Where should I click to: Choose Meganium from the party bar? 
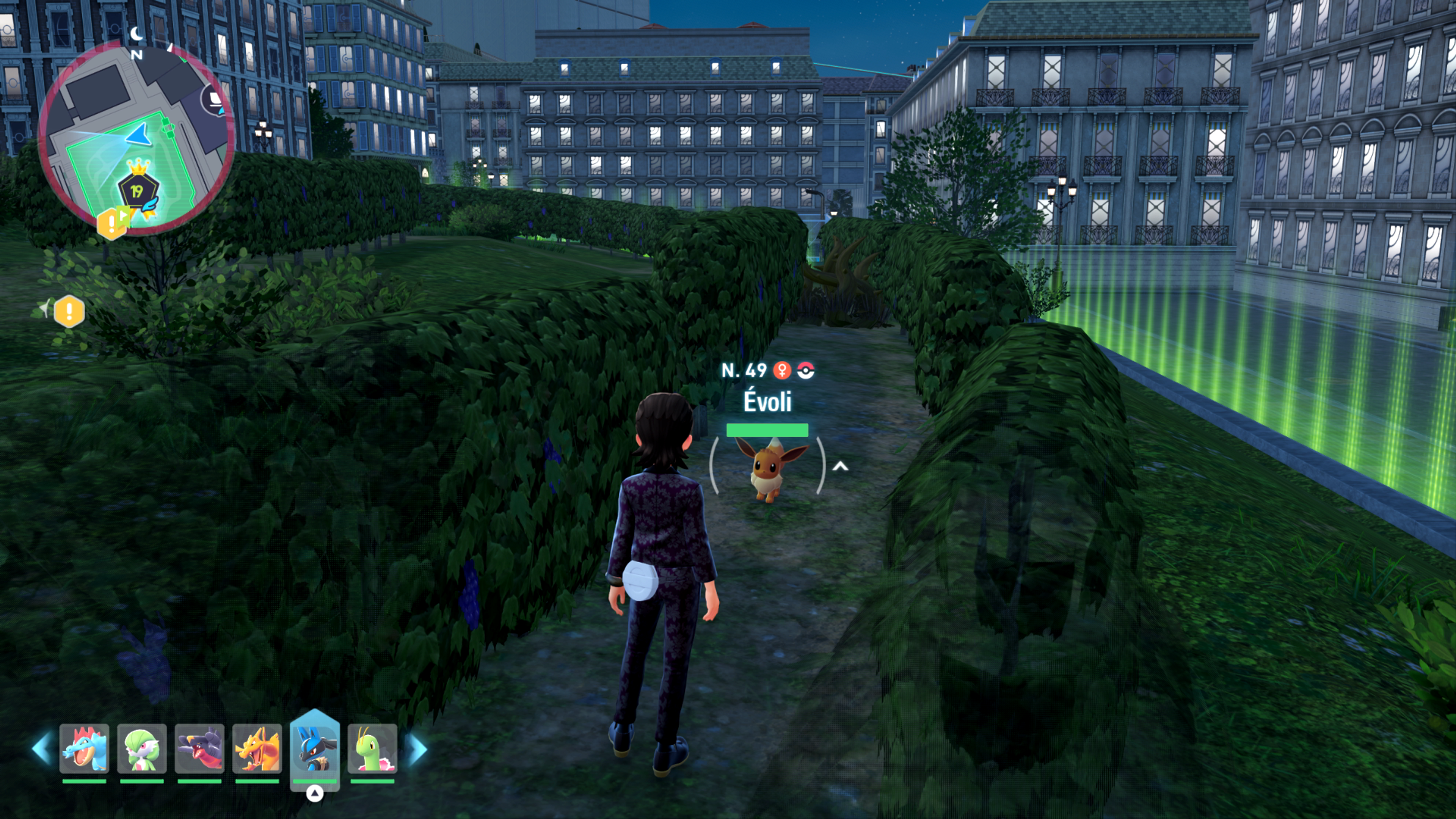pos(372,748)
